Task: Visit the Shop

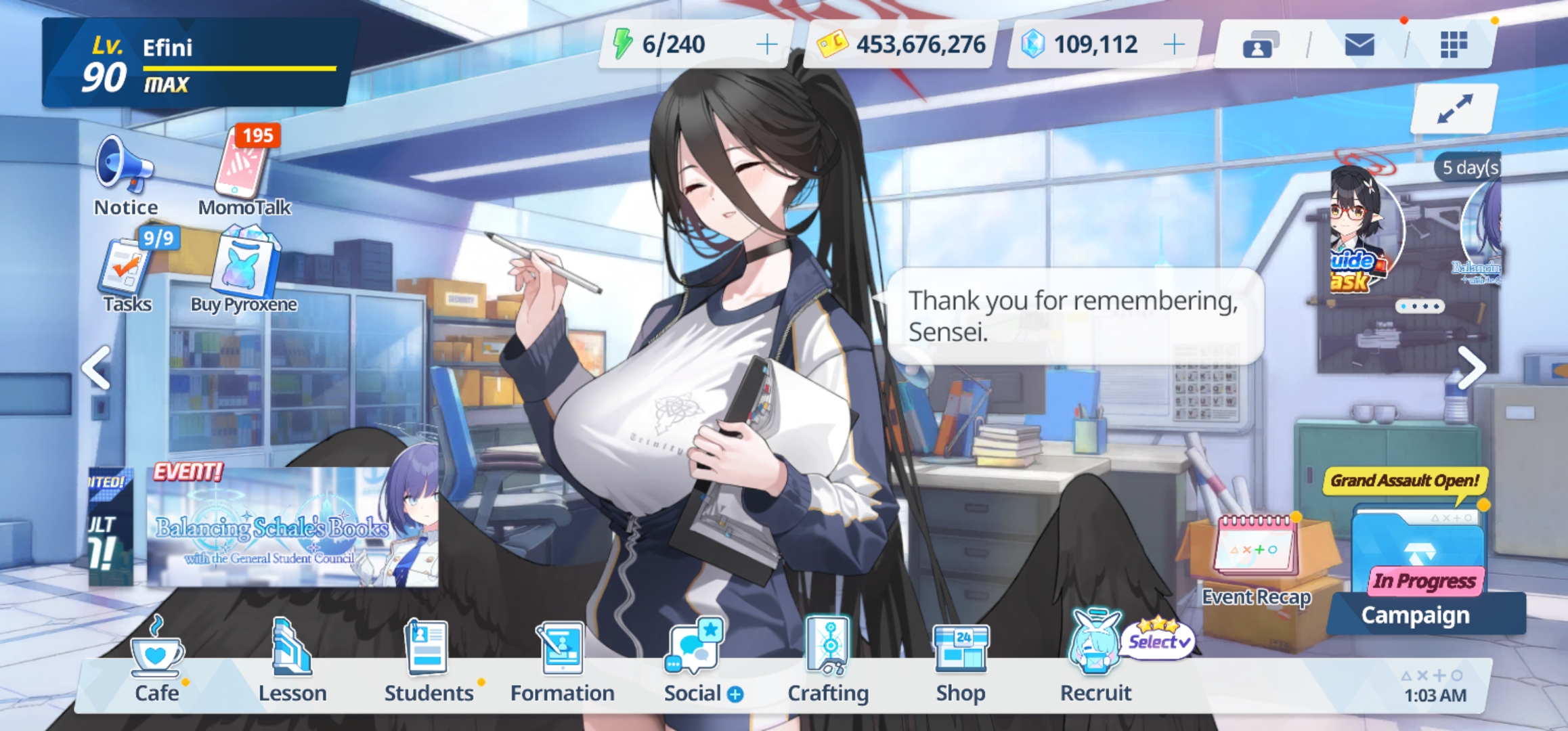Action: coord(961,660)
